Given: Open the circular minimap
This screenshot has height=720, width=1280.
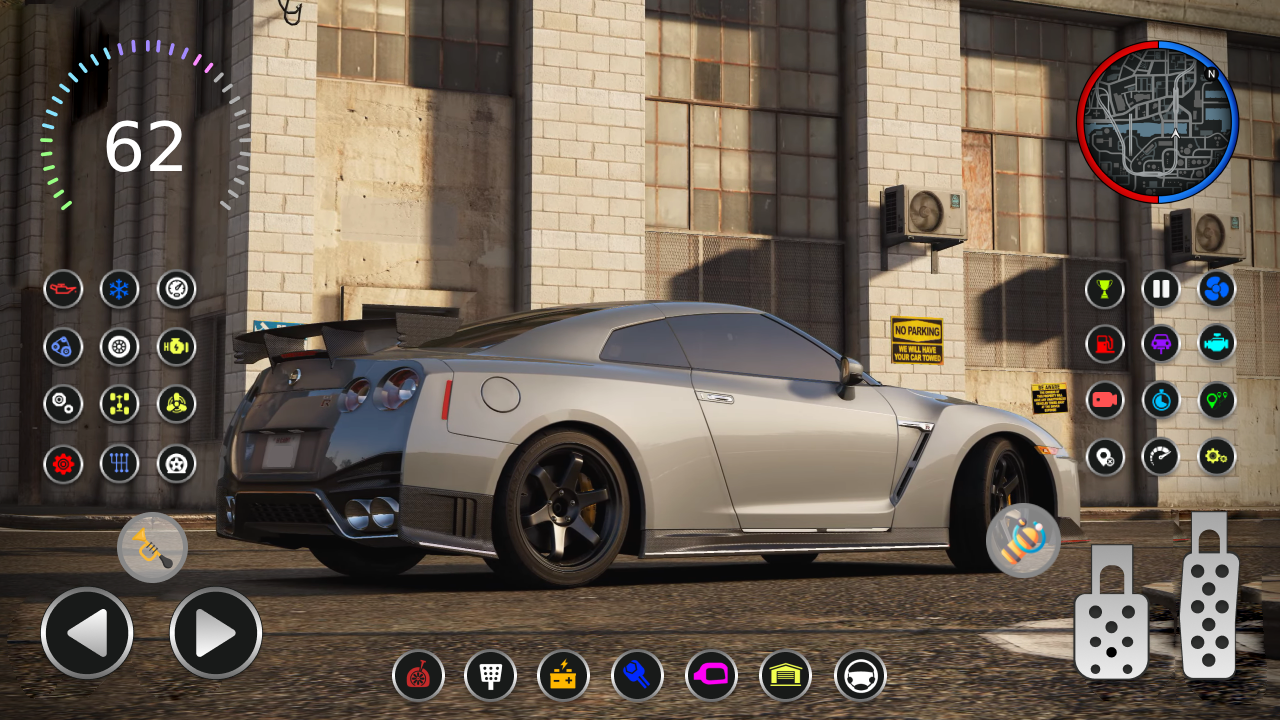Looking at the screenshot, I should click(1157, 122).
